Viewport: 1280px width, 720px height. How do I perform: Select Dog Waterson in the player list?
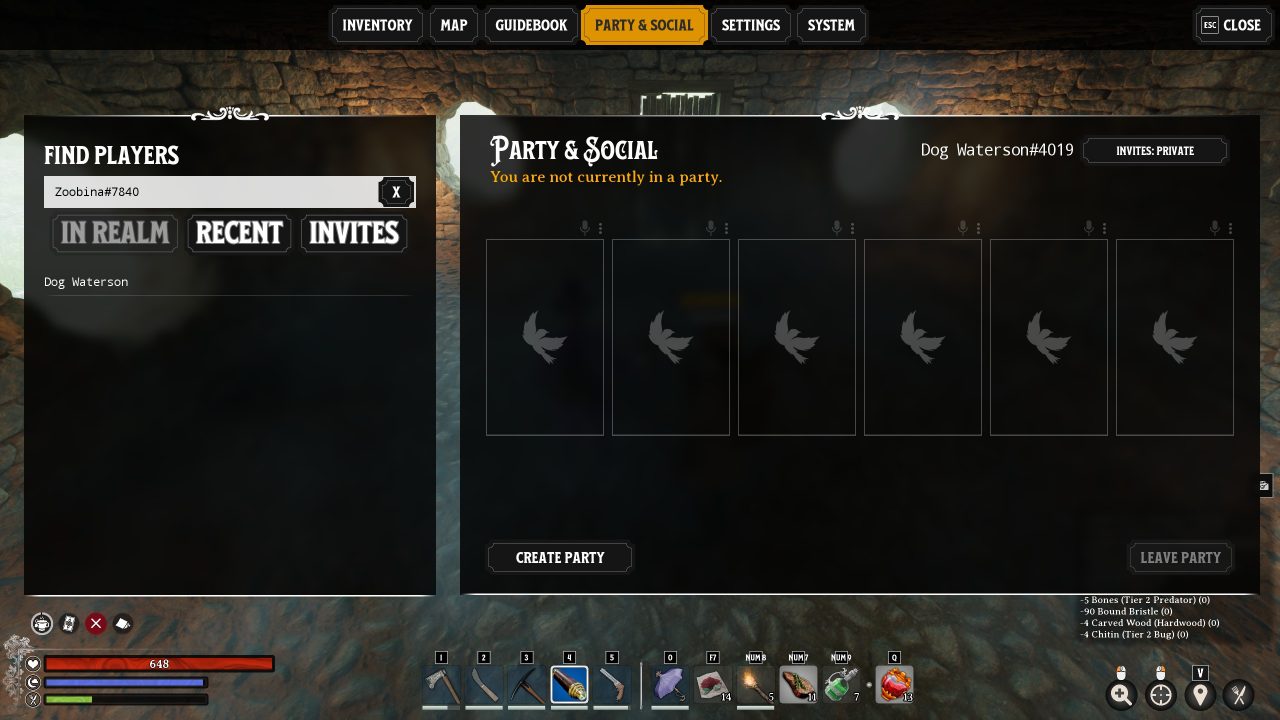(x=86, y=282)
